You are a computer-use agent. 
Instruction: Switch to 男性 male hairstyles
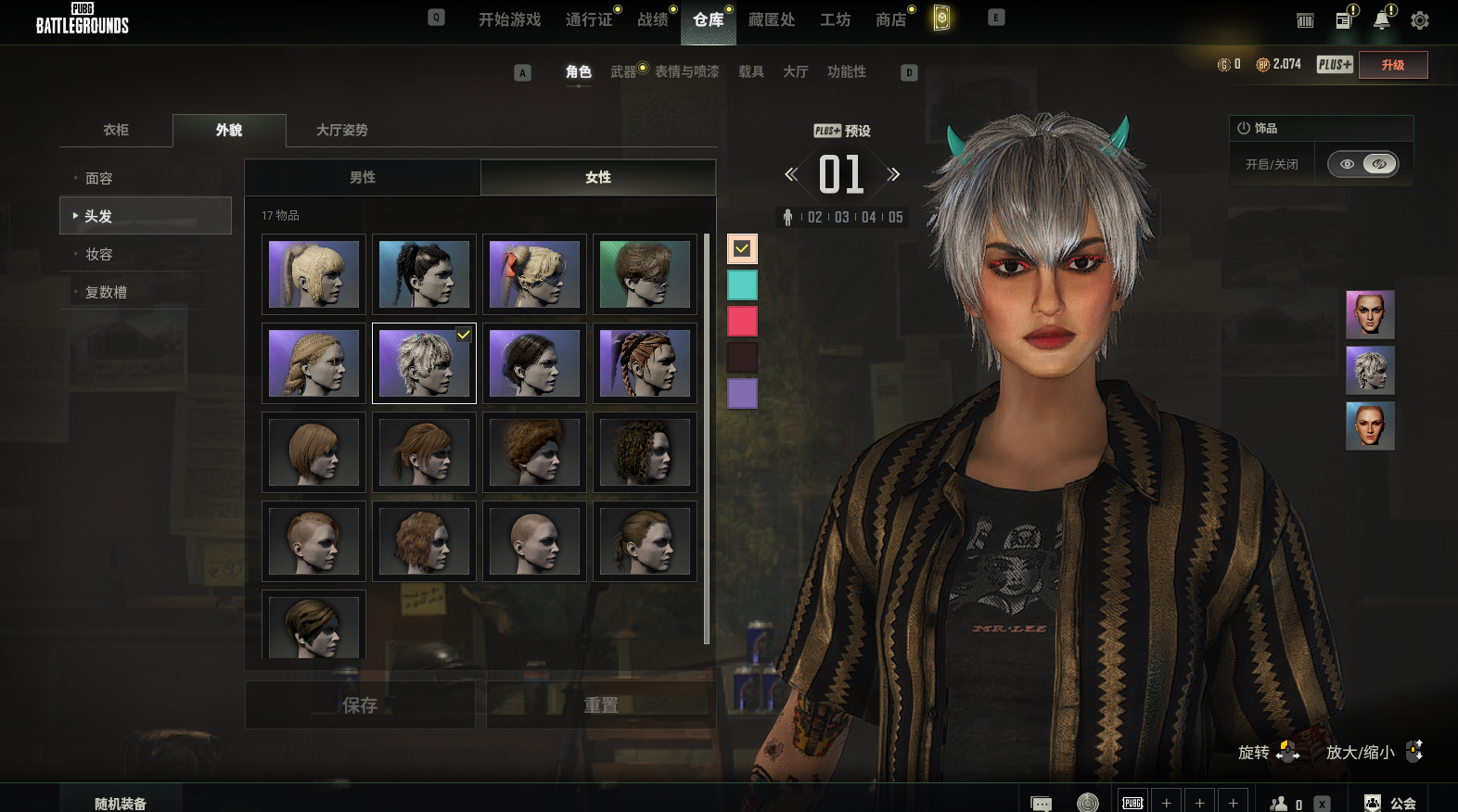click(363, 177)
